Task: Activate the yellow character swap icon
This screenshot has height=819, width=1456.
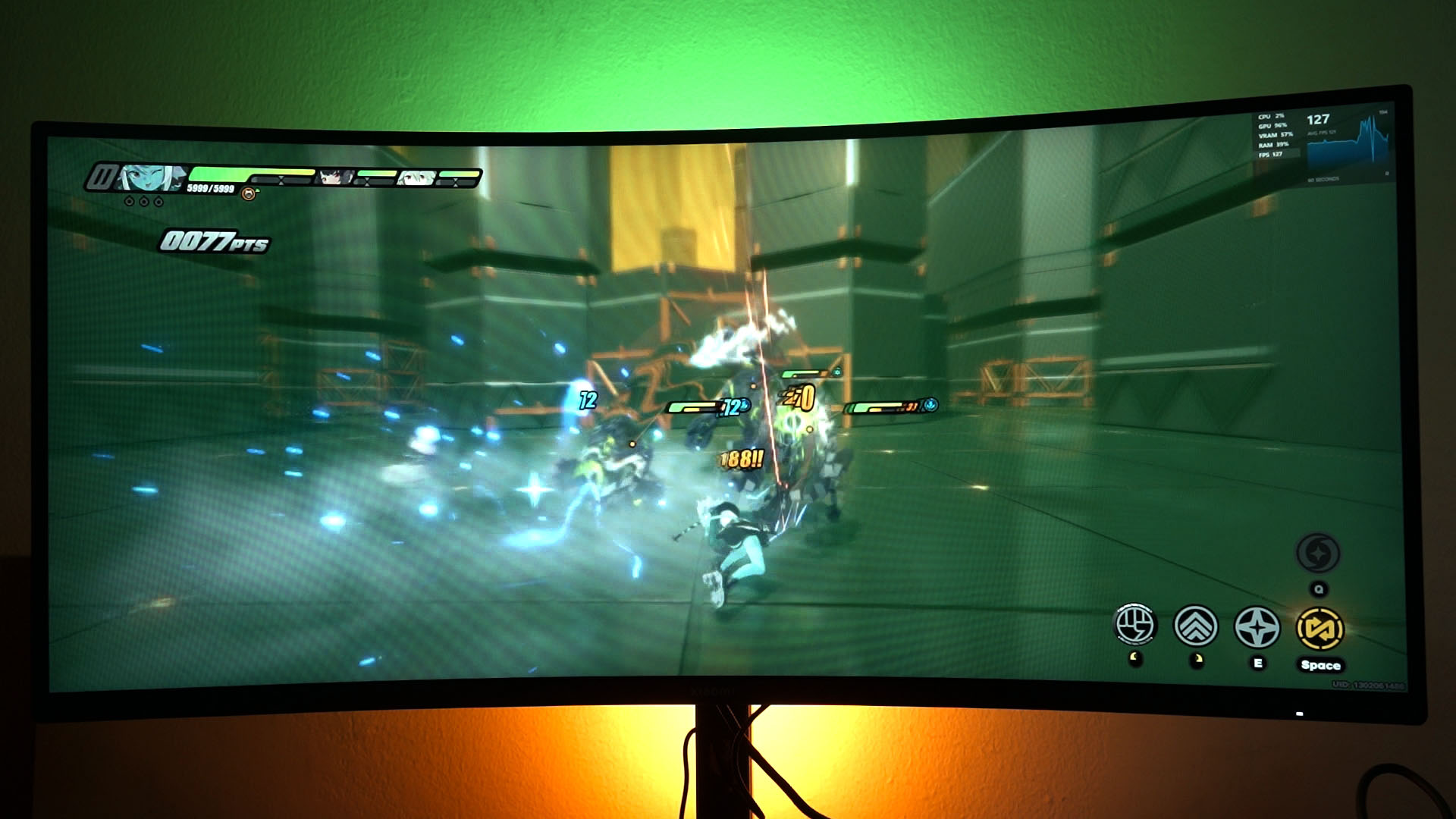Action: (1319, 629)
